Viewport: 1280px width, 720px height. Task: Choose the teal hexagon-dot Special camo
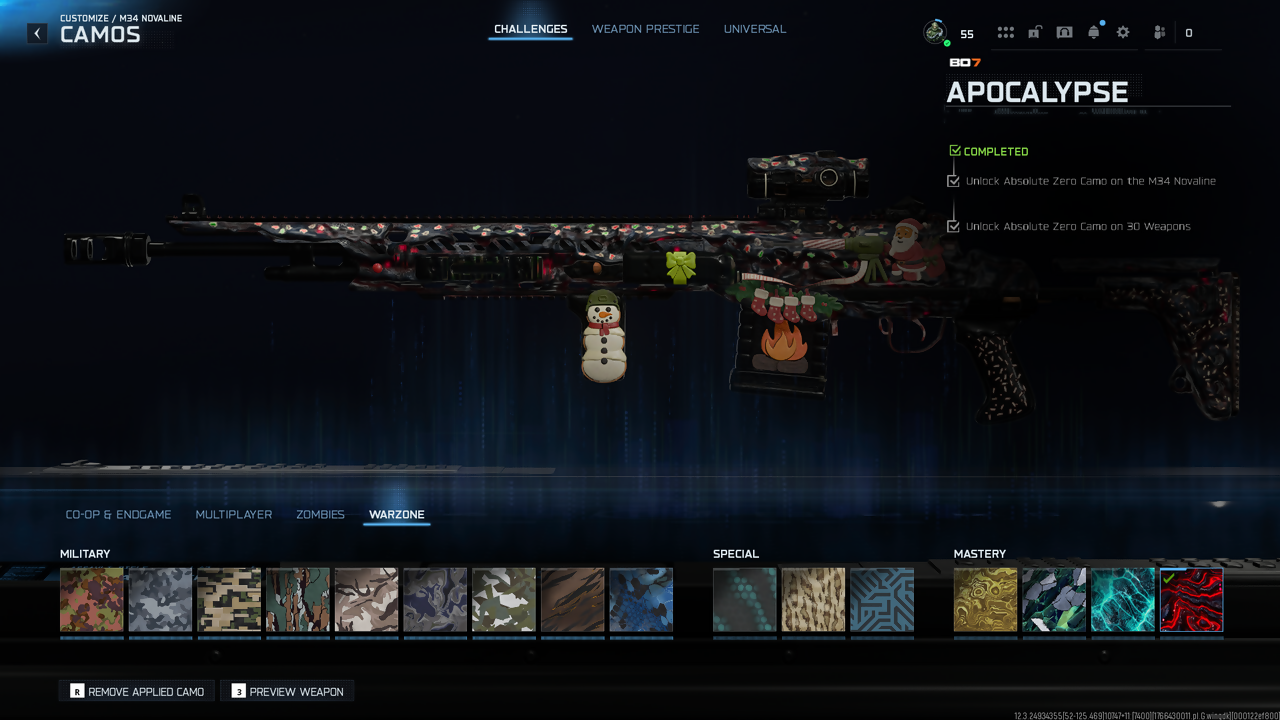(x=744, y=600)
